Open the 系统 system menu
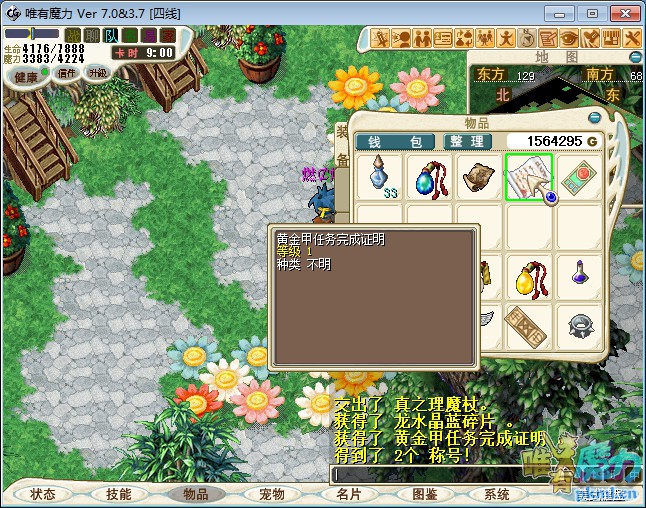 pyautogui.click(x=497, y=494)
